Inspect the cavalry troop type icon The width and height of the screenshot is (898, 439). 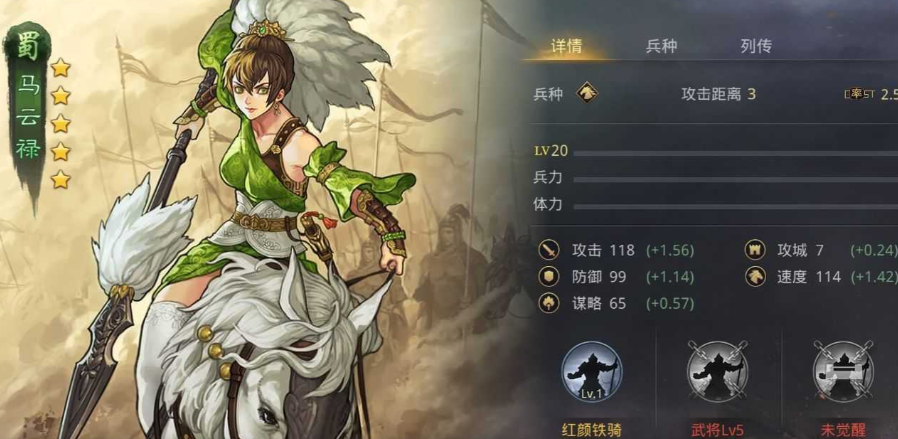588,94
